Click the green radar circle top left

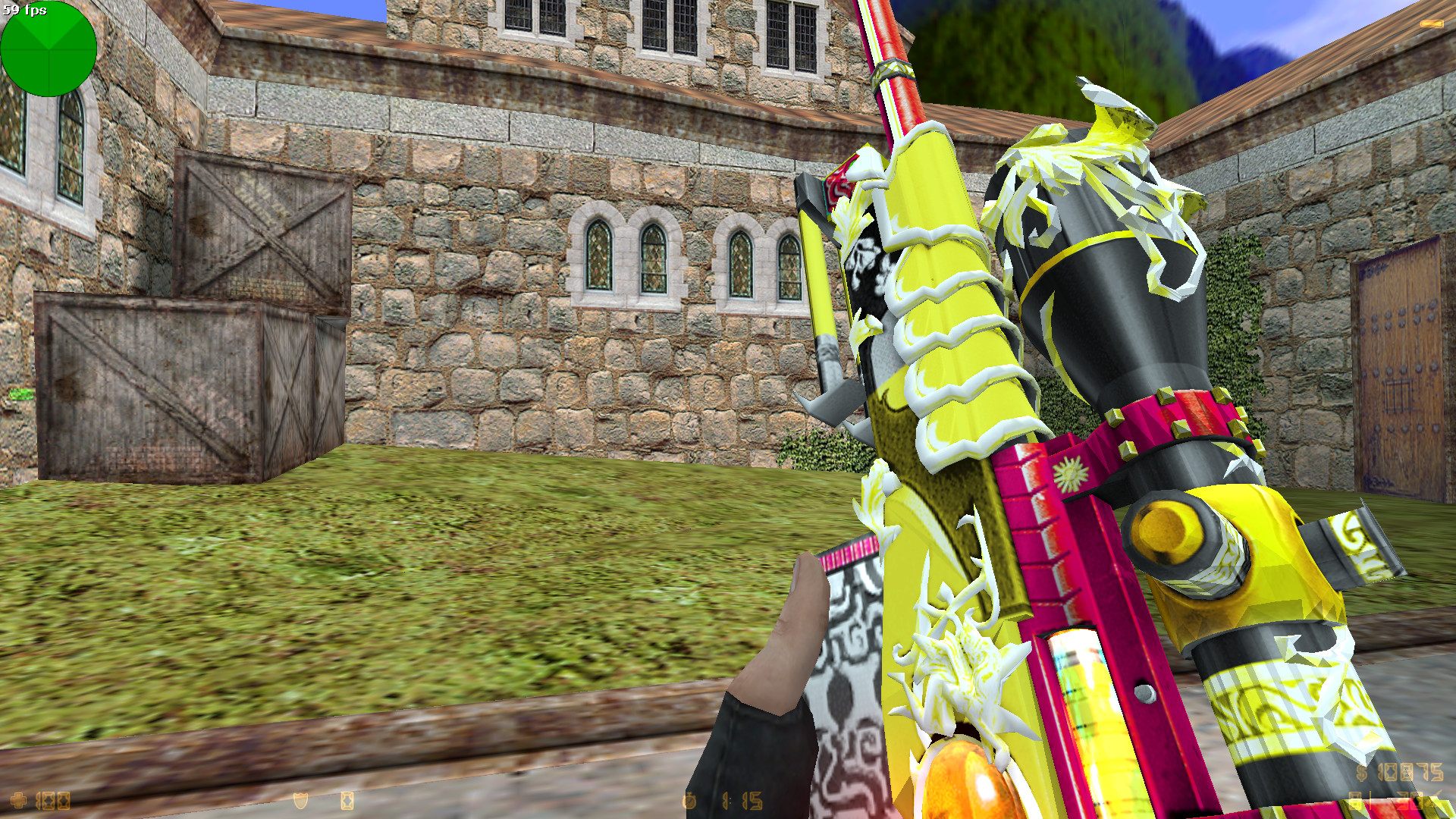click(x=49, y=50)
